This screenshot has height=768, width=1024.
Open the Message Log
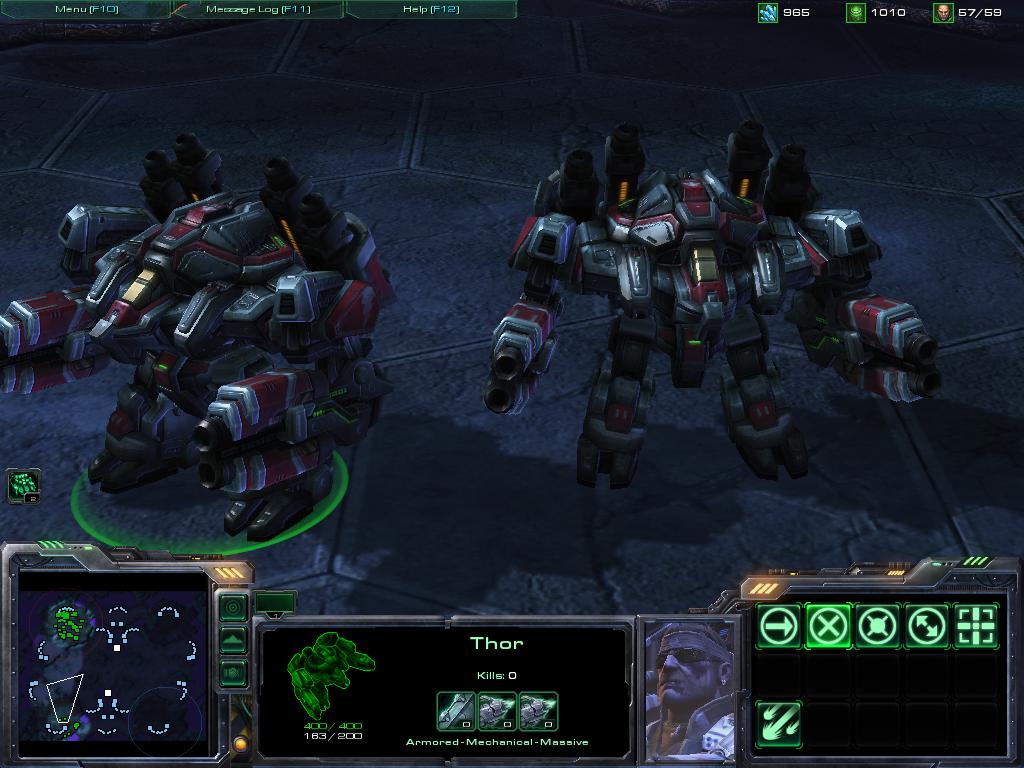click(x=258, y=9)
